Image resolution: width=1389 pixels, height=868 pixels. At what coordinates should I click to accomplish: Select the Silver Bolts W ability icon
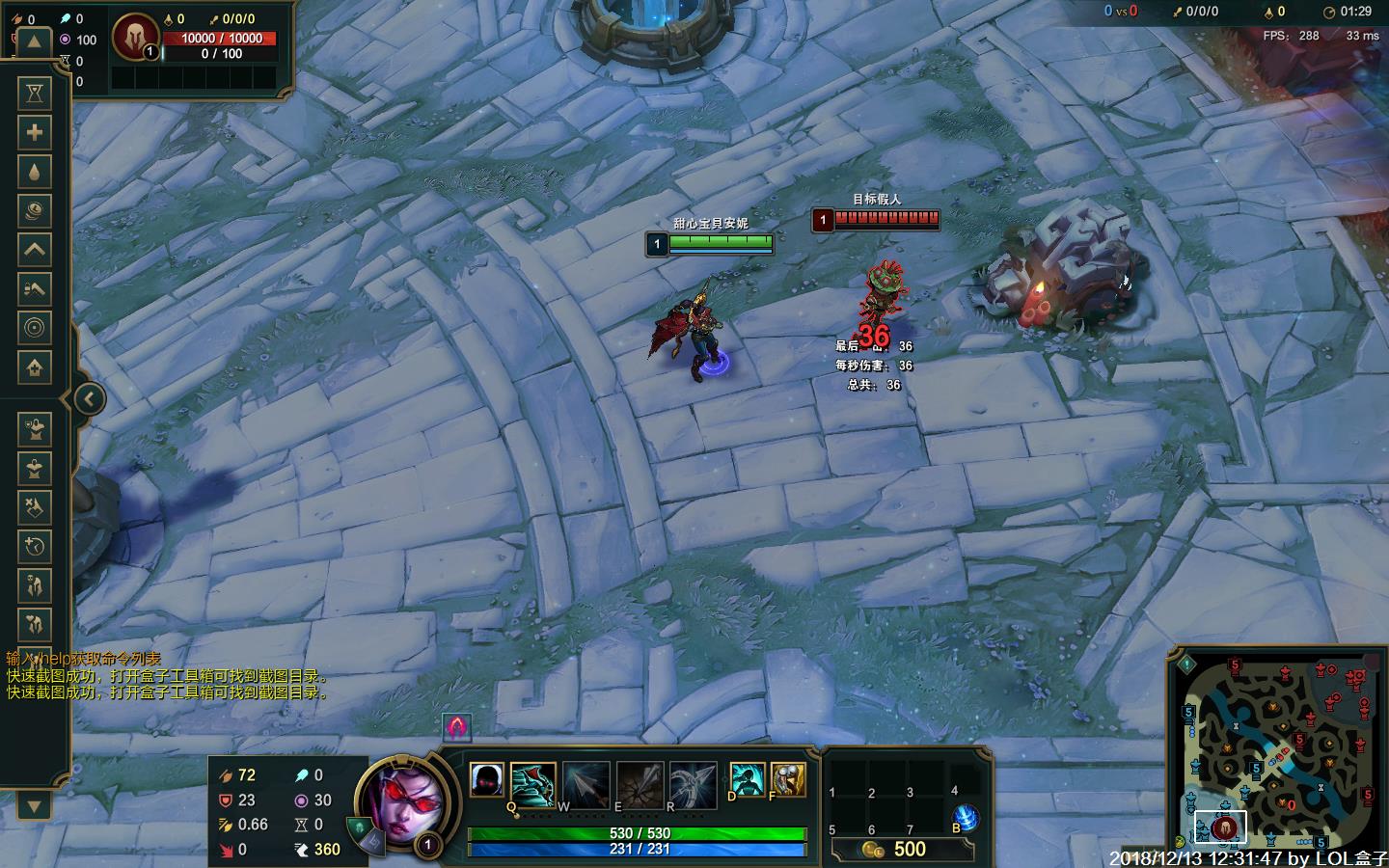click(586, 782)
